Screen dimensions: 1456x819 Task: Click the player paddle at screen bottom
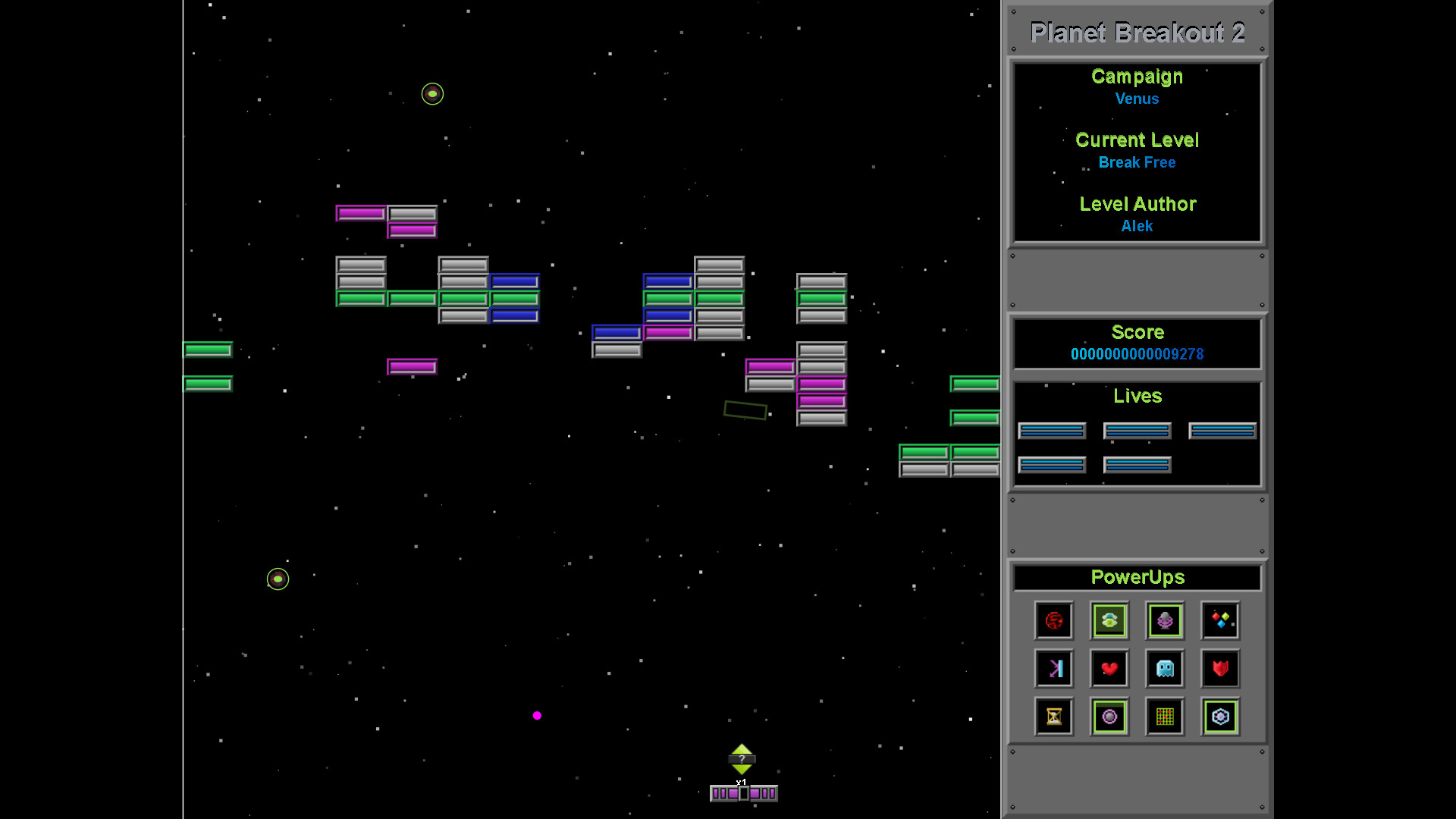pyautogui.click(x=743, y=792)
